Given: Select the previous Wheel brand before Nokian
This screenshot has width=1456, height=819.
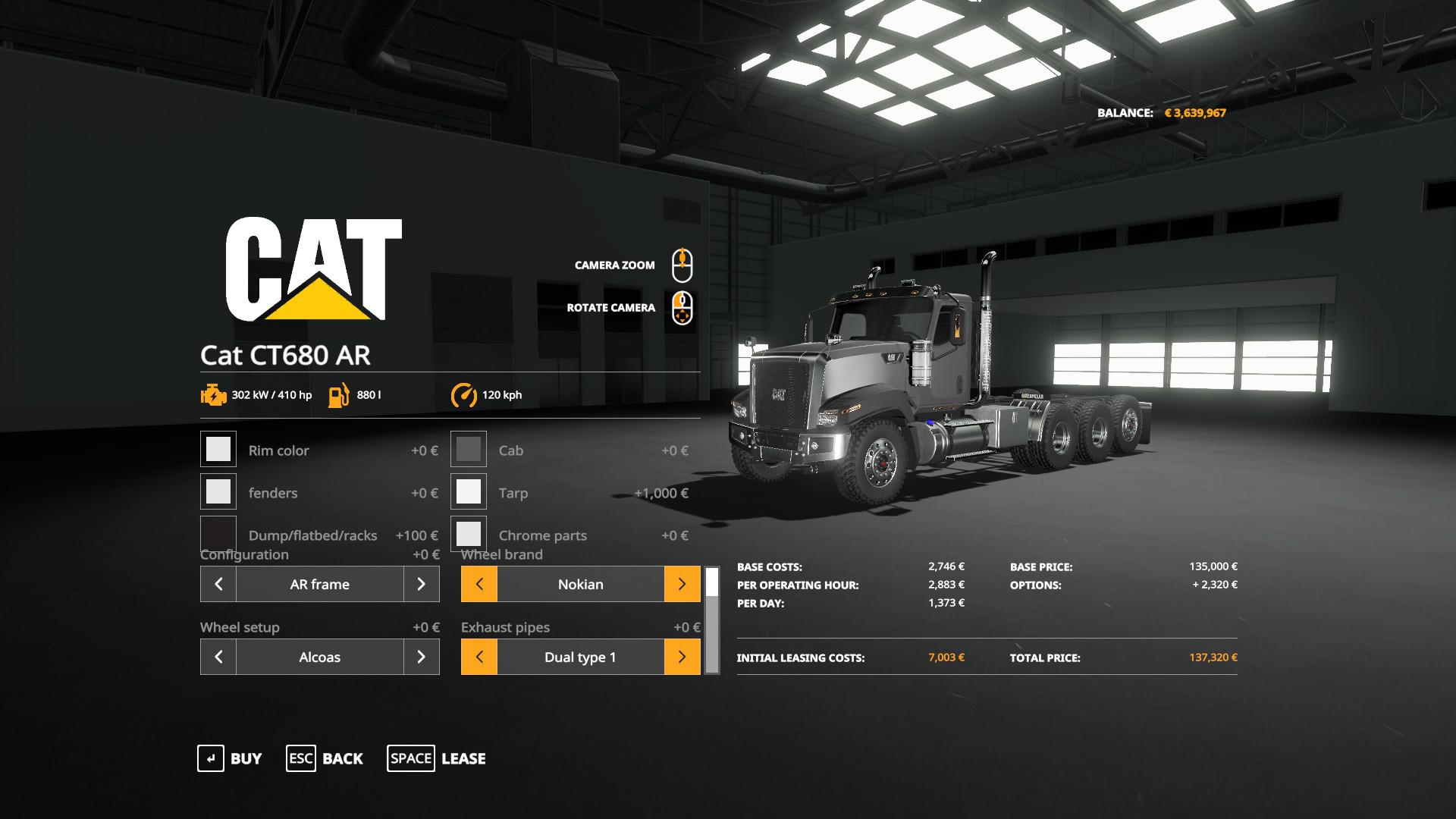Looking at the screenshot, I should click(479, 584).
